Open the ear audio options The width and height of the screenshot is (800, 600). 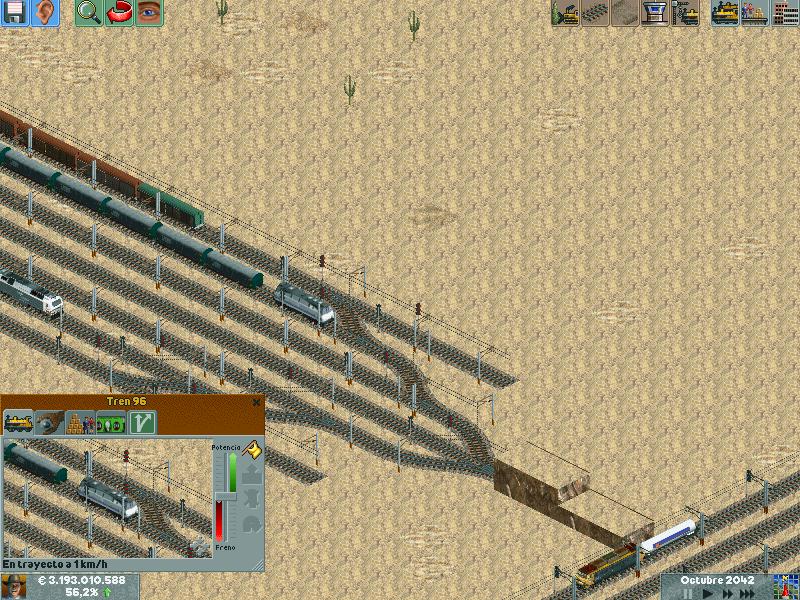pos(45,13)
